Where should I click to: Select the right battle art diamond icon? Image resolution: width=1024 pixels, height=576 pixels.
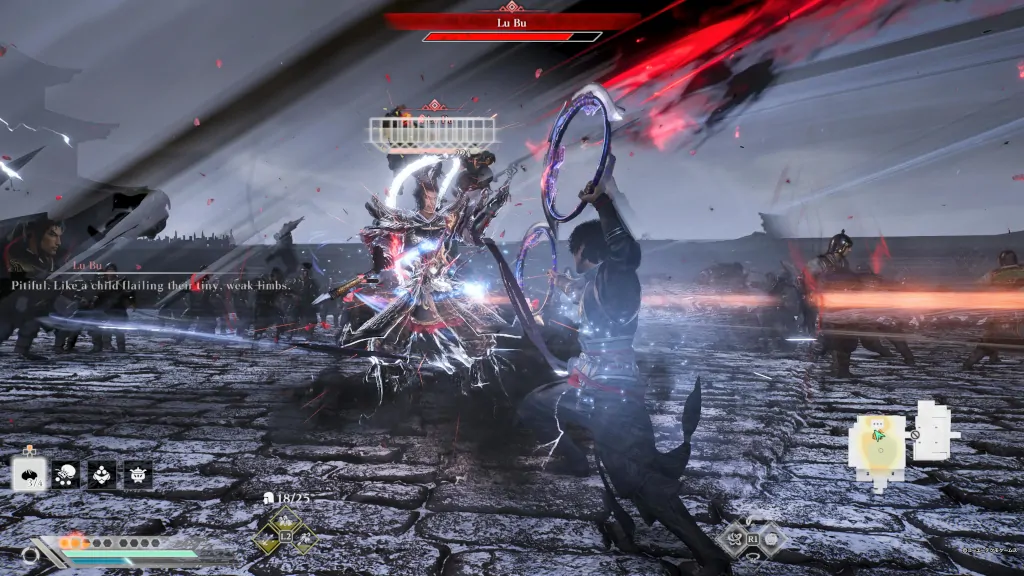pyautogui.click(x=772, y=540)
